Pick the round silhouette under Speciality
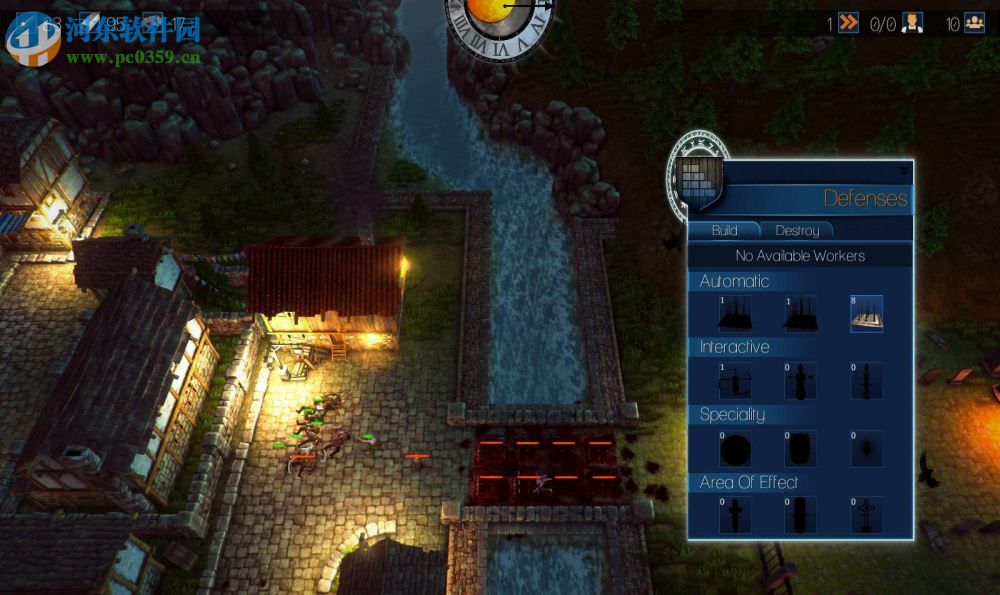 734,448
